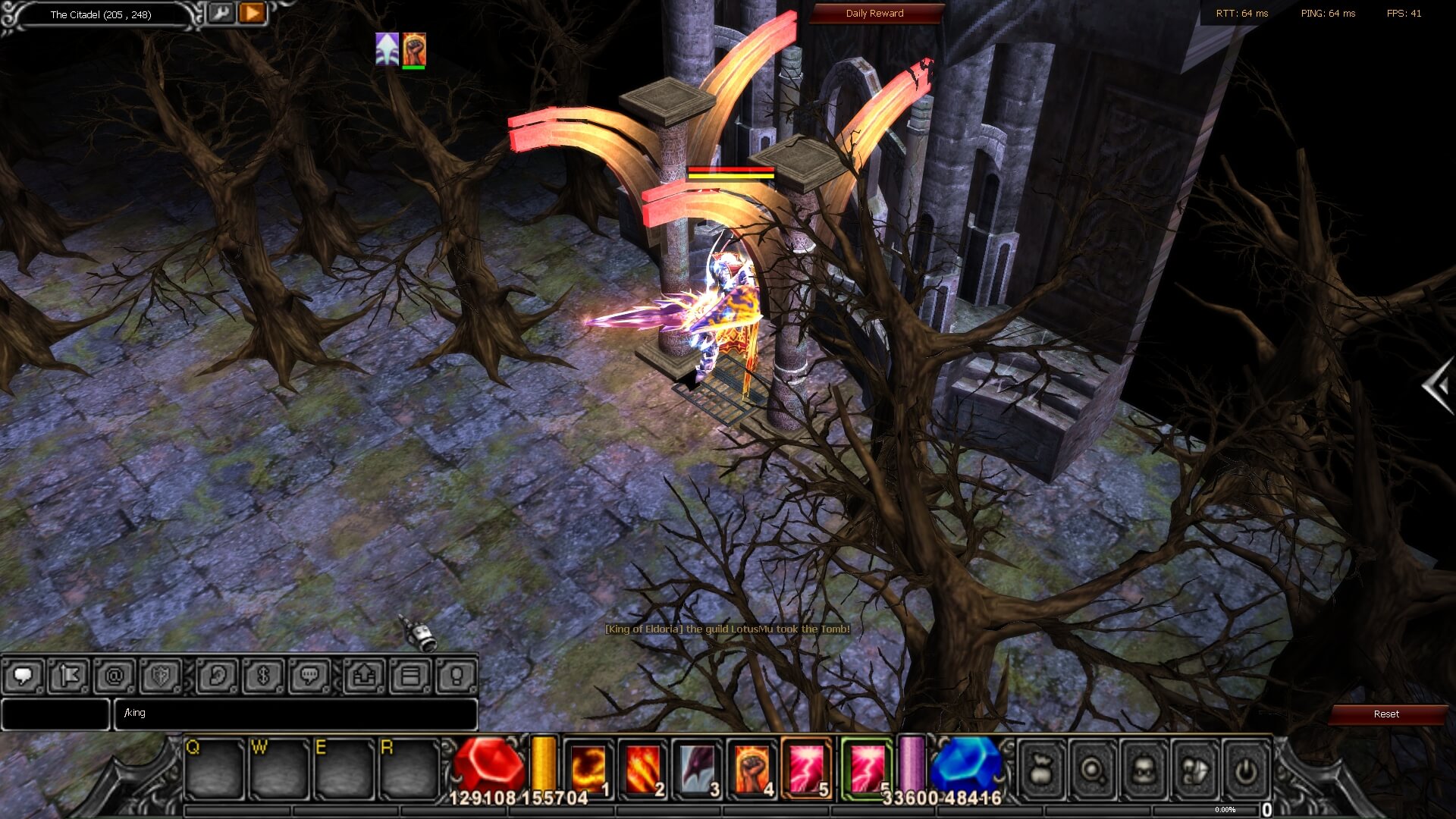Activate the orange play arrow button
The width and height of the screenshot is (1456, 819).
(x=253, y=13)
